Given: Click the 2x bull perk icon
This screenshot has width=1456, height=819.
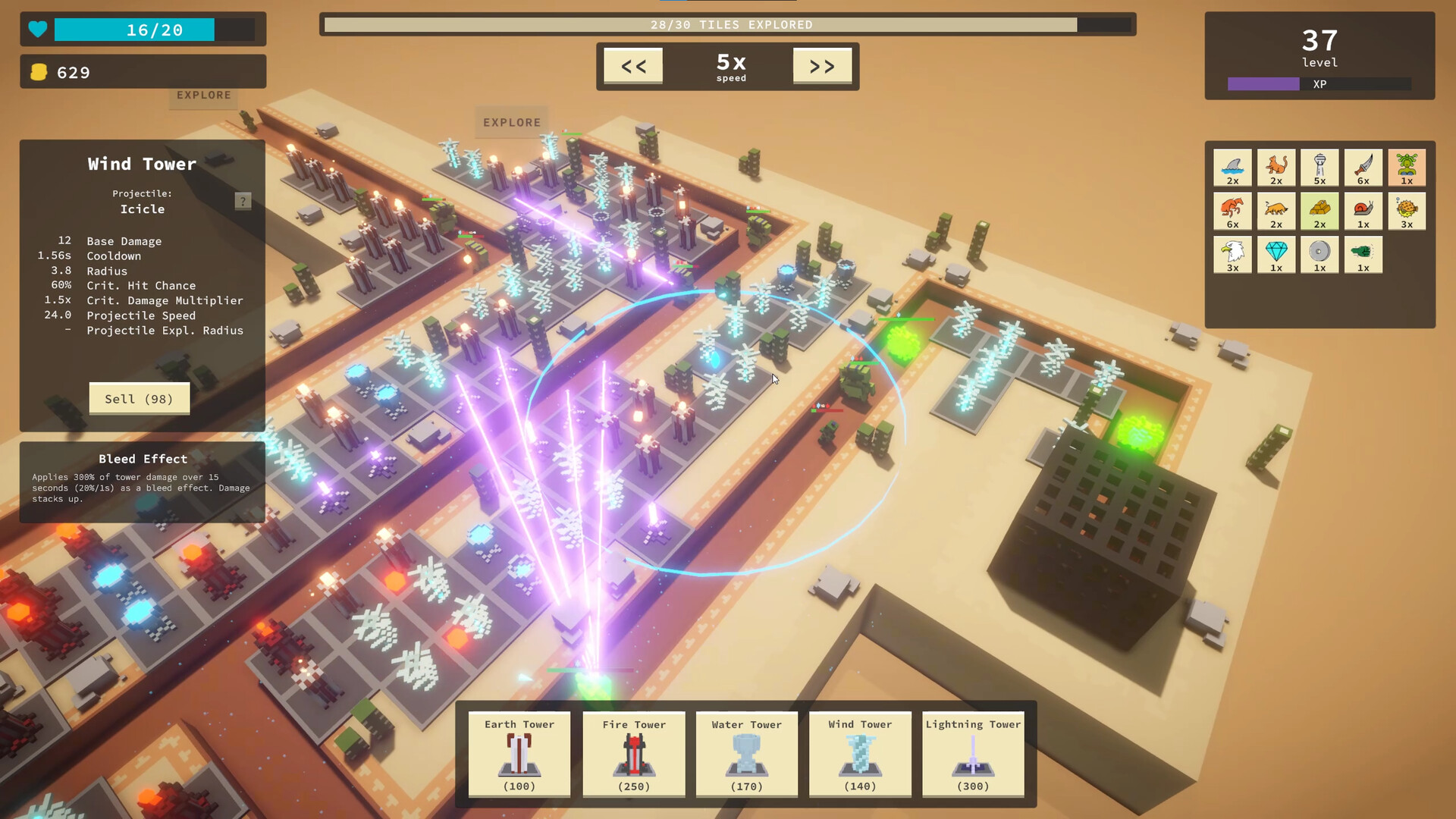Looking at the screenshot, I should (x=1276, y=211).
